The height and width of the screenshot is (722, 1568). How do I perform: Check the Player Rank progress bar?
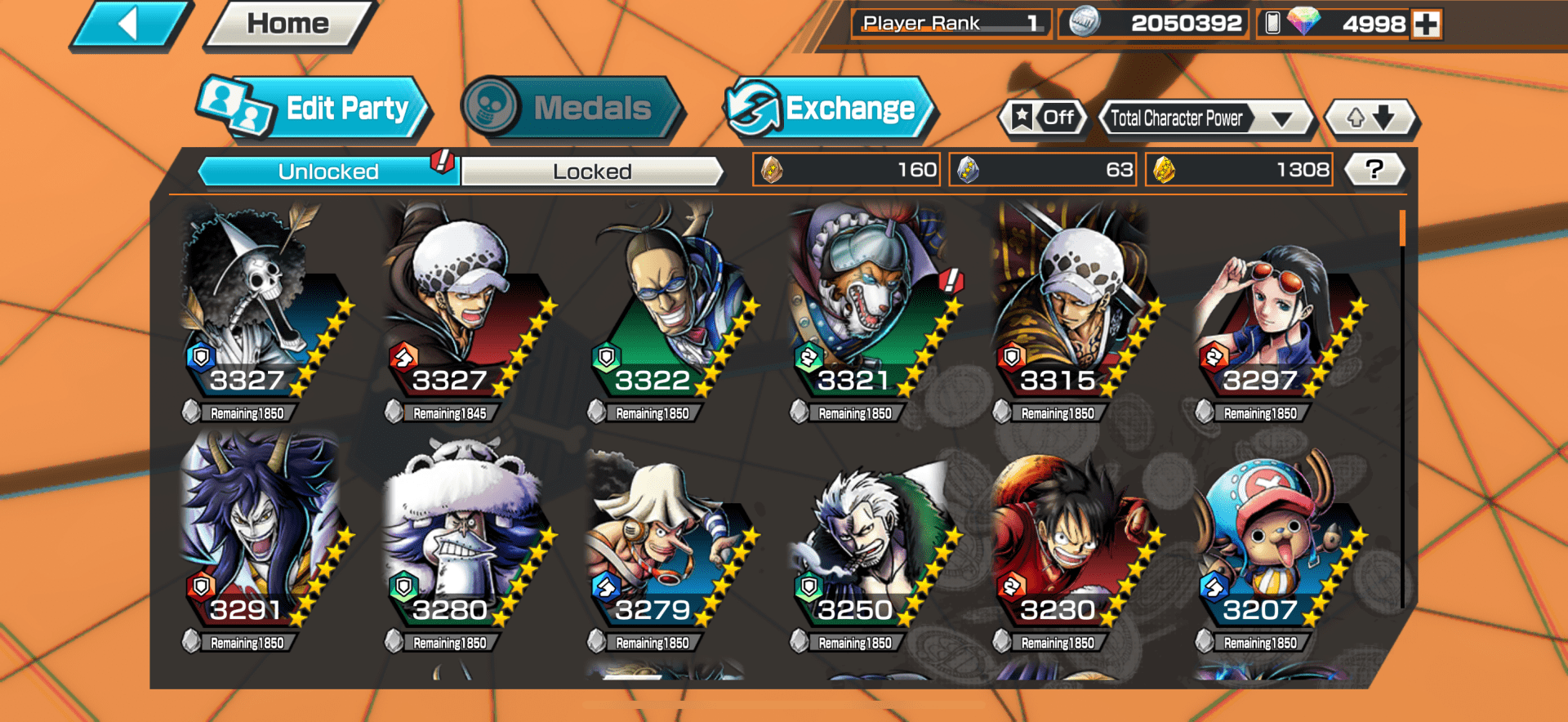click(x=950, y=23)
